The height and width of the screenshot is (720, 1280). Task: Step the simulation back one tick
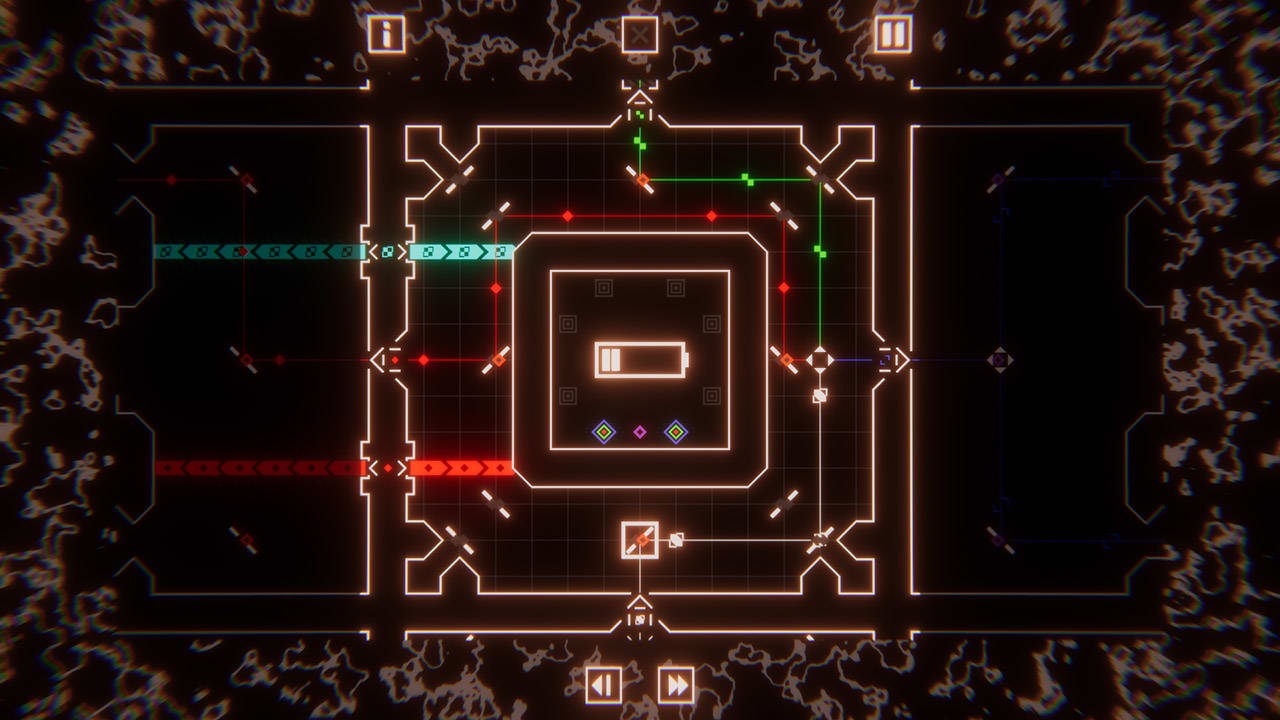(603, 686)
